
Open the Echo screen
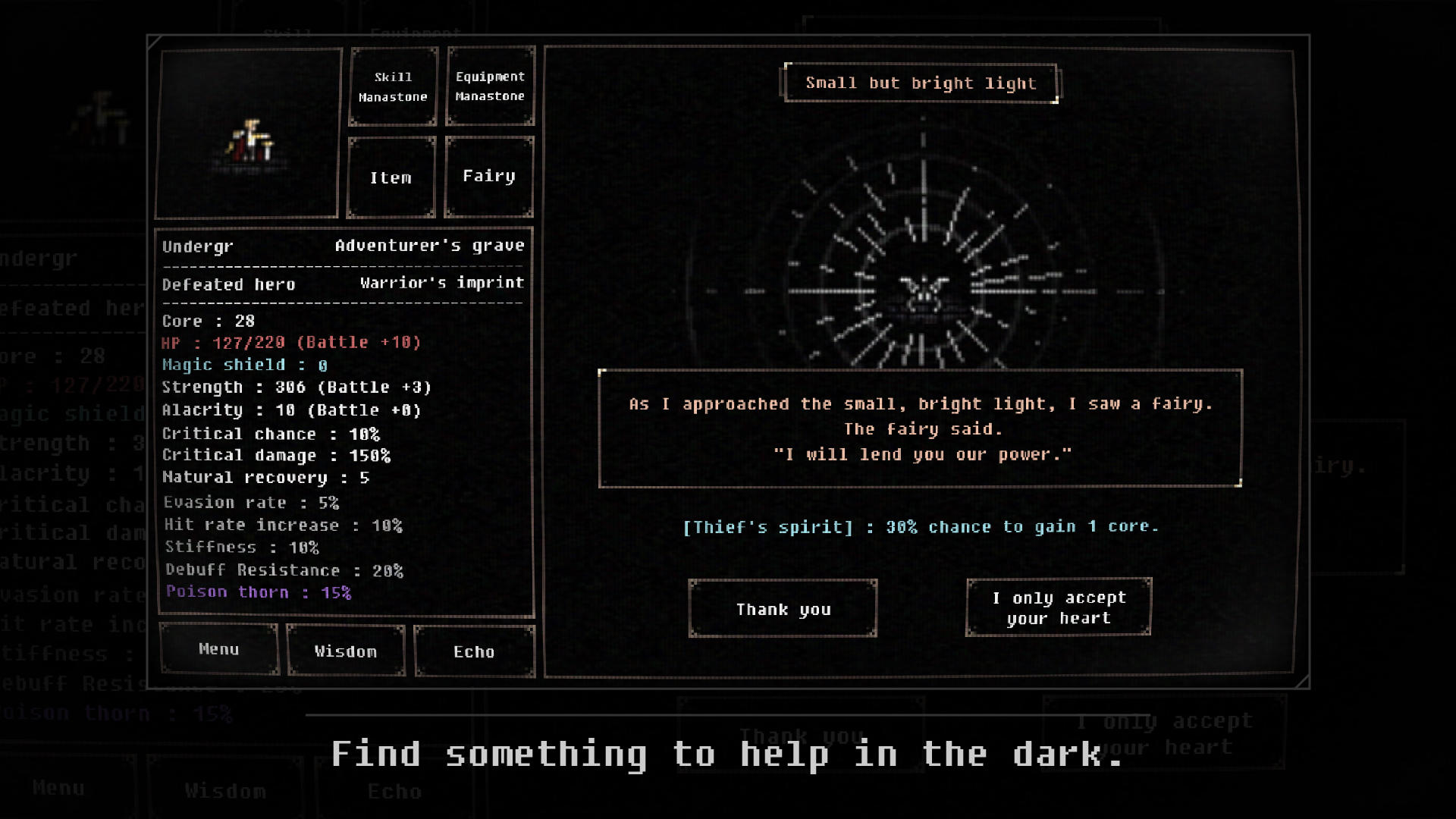click(475, 651)
